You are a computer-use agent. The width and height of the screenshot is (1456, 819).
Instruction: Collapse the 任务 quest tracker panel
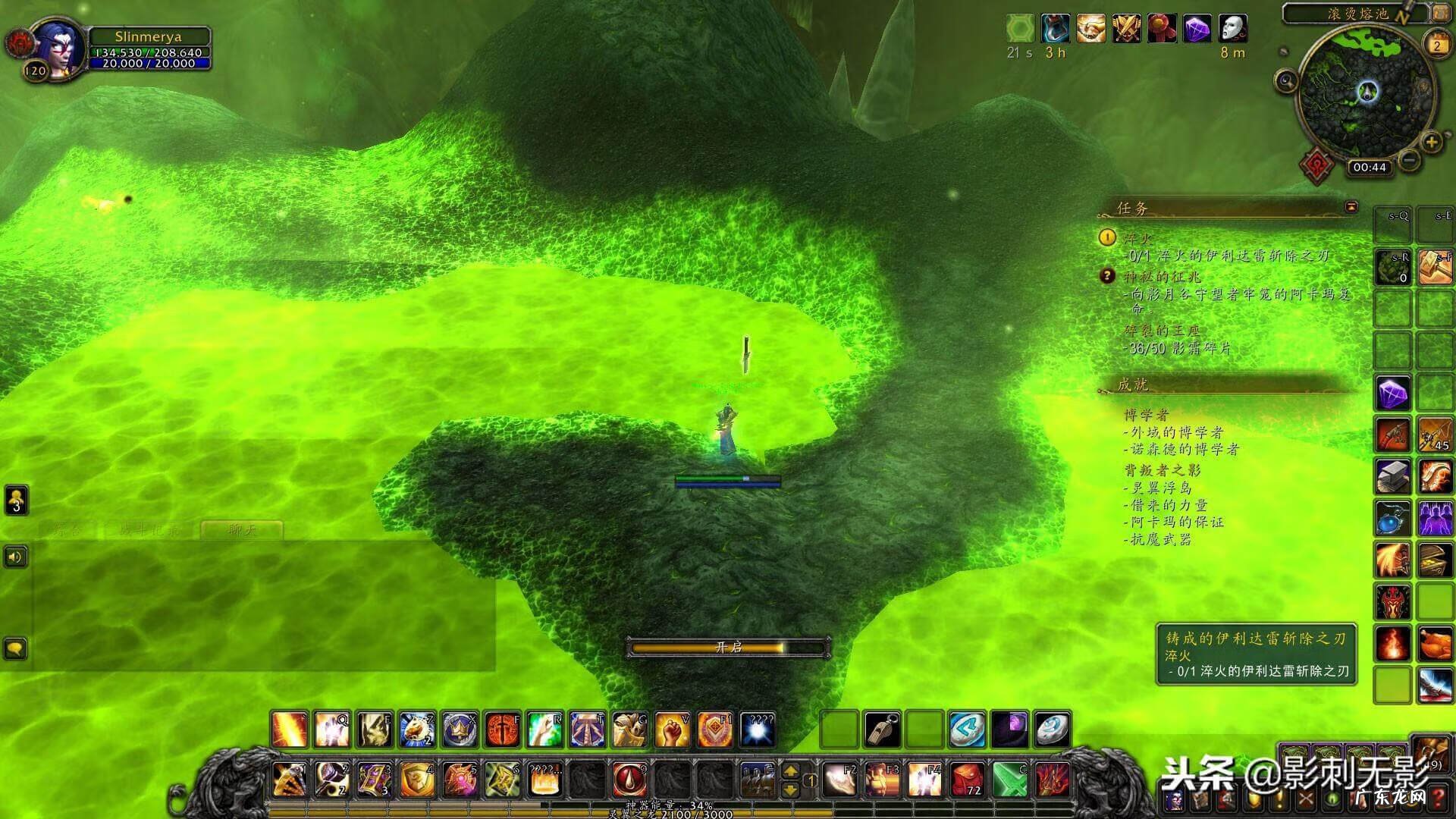pyautogui.click(x=1351, y=207)
